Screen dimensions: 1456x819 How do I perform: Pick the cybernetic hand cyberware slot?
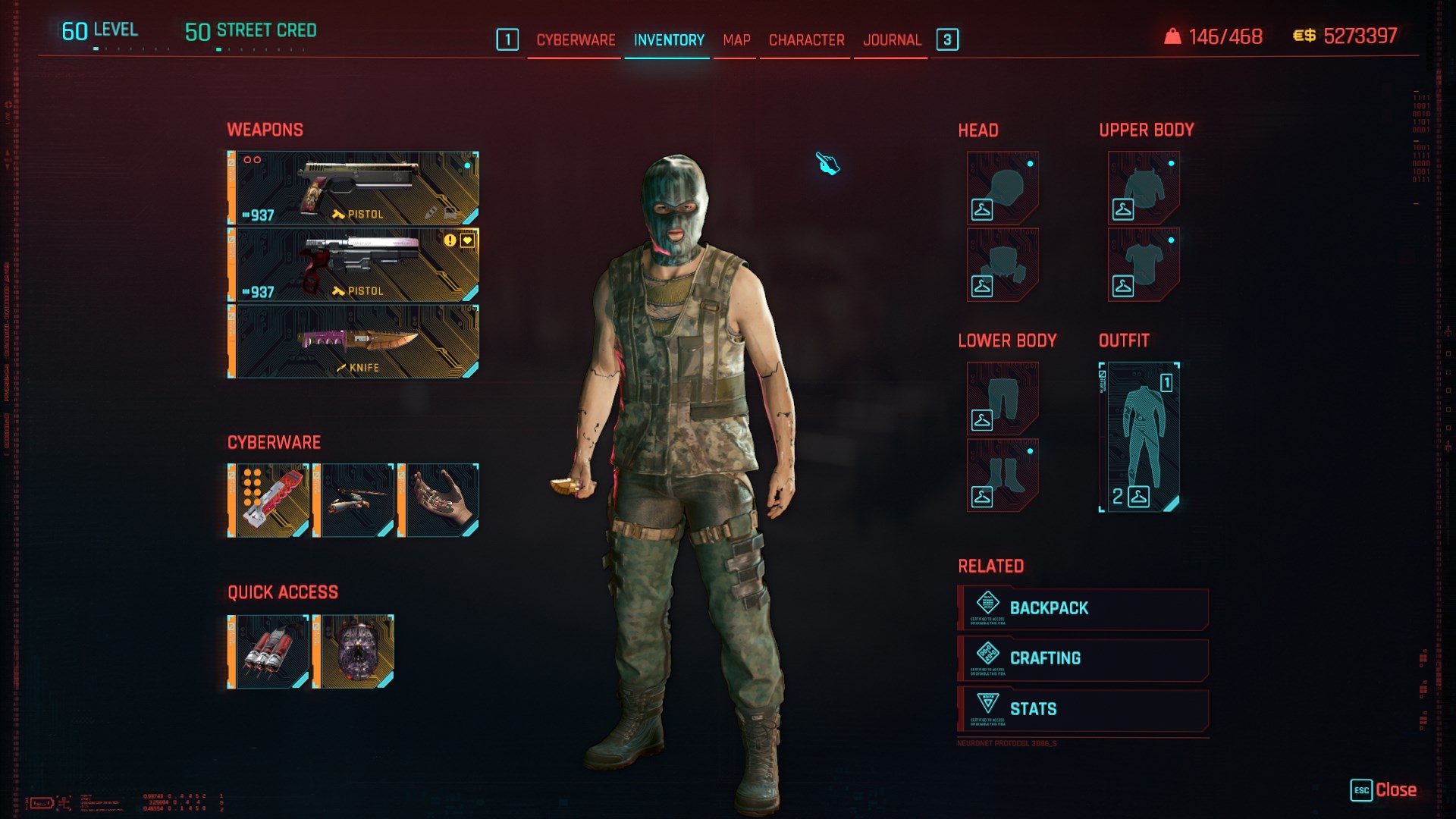439,500
